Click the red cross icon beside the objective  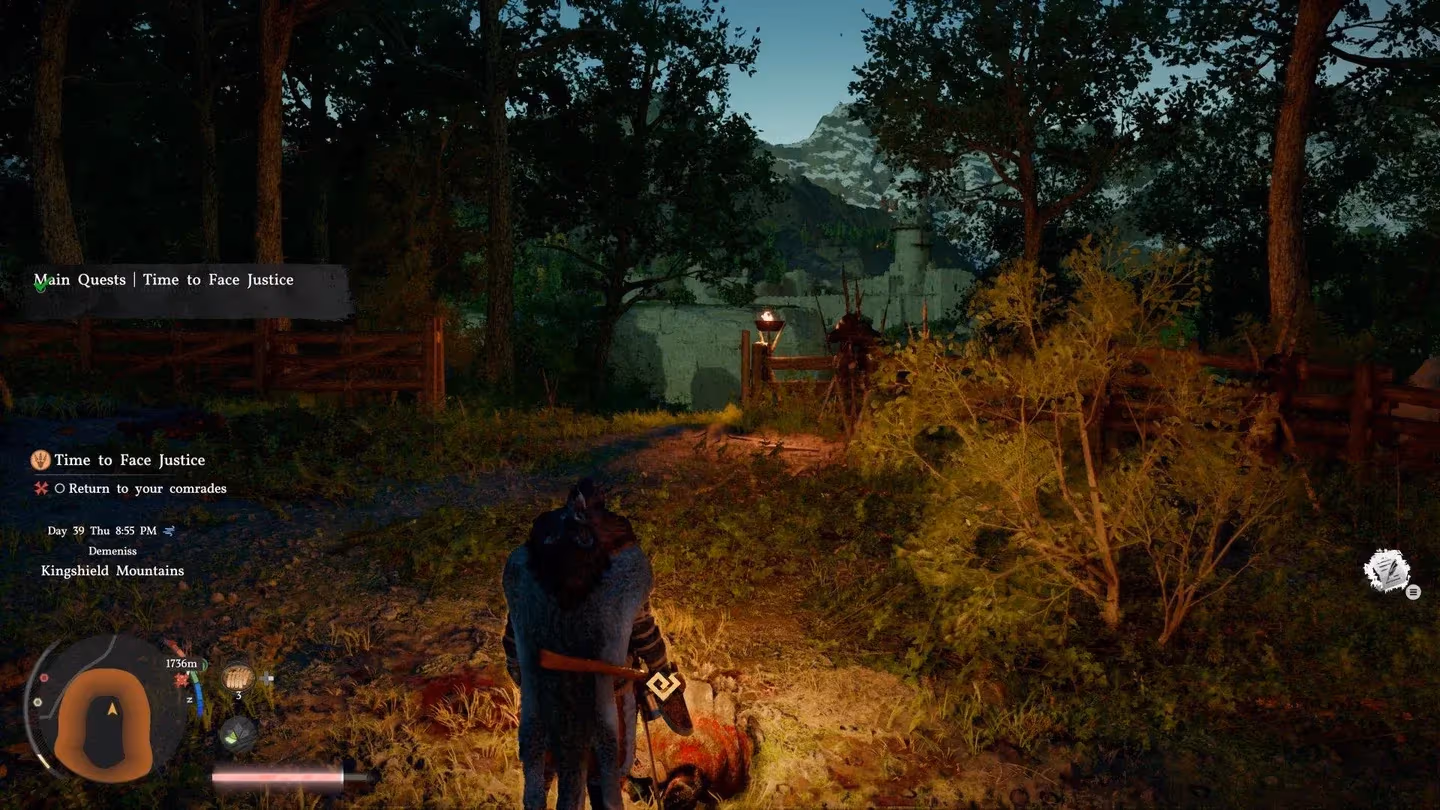[x=40, y=488]
